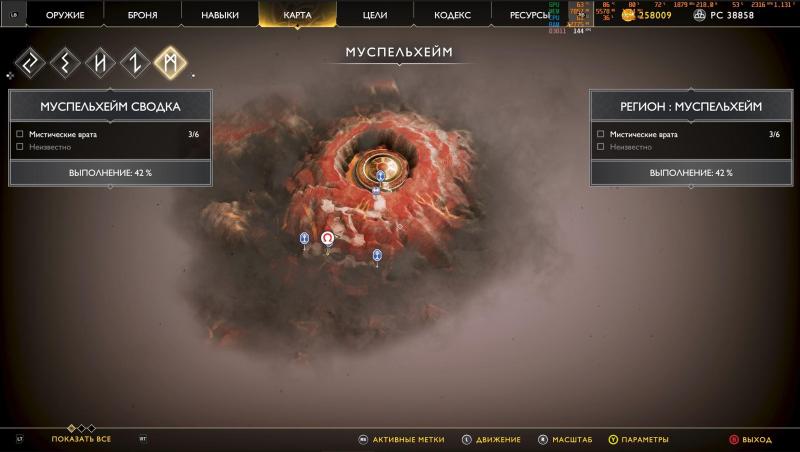Click Показать все at the bottom
This screenshot has height=452, width=800.
[x=81, y=439]
